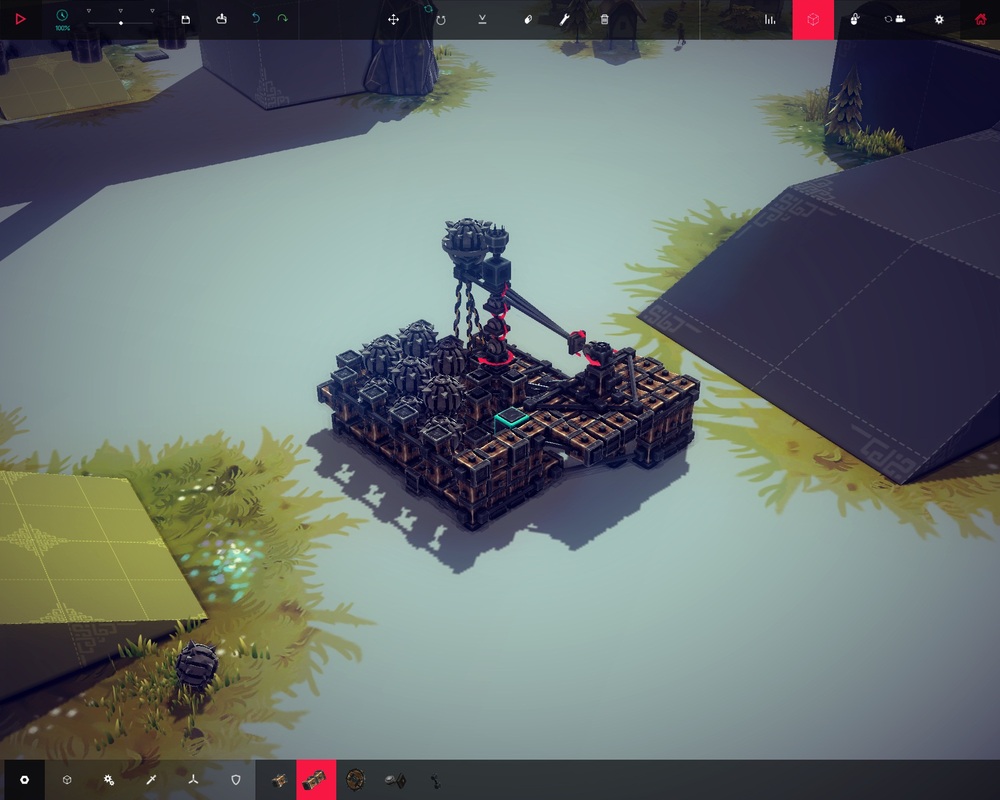
Task: Select the wrench key-mapping tool
Action: coord(564,19)
